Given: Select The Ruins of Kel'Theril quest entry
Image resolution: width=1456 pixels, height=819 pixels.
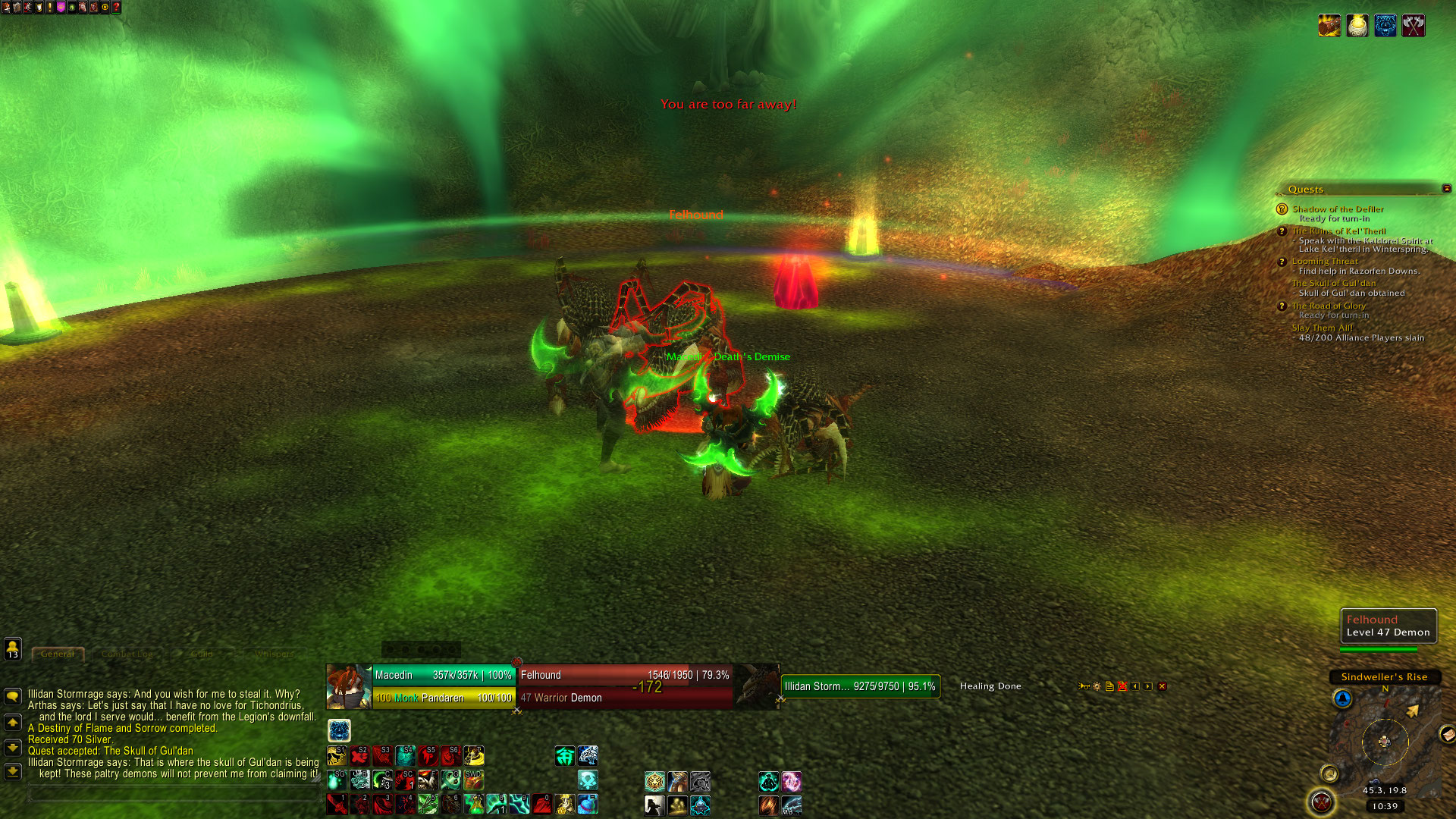Looking at the screenshot, I should point(1338,231).
